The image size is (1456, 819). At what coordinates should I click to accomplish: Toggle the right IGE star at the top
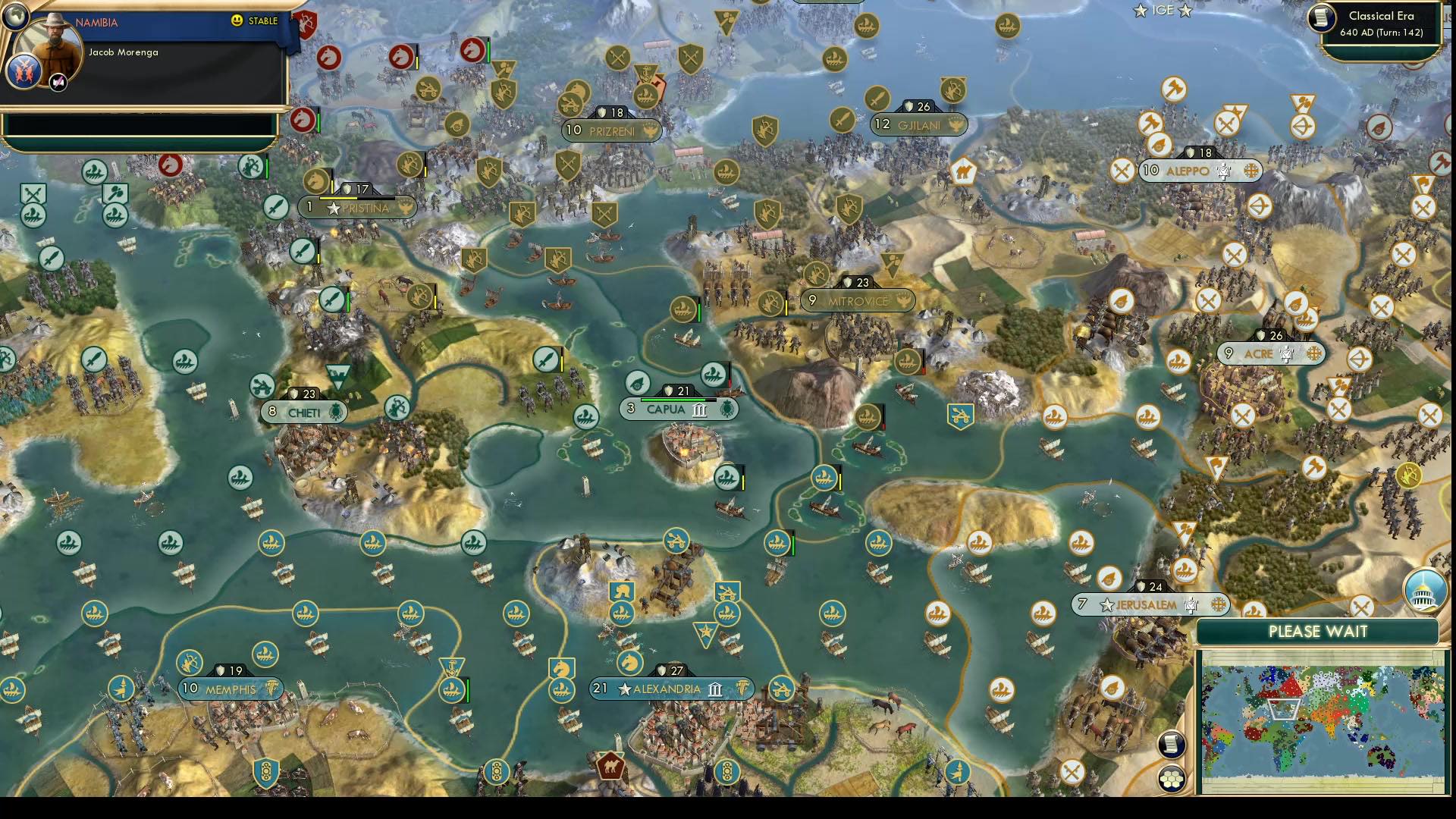(1185, 10)
